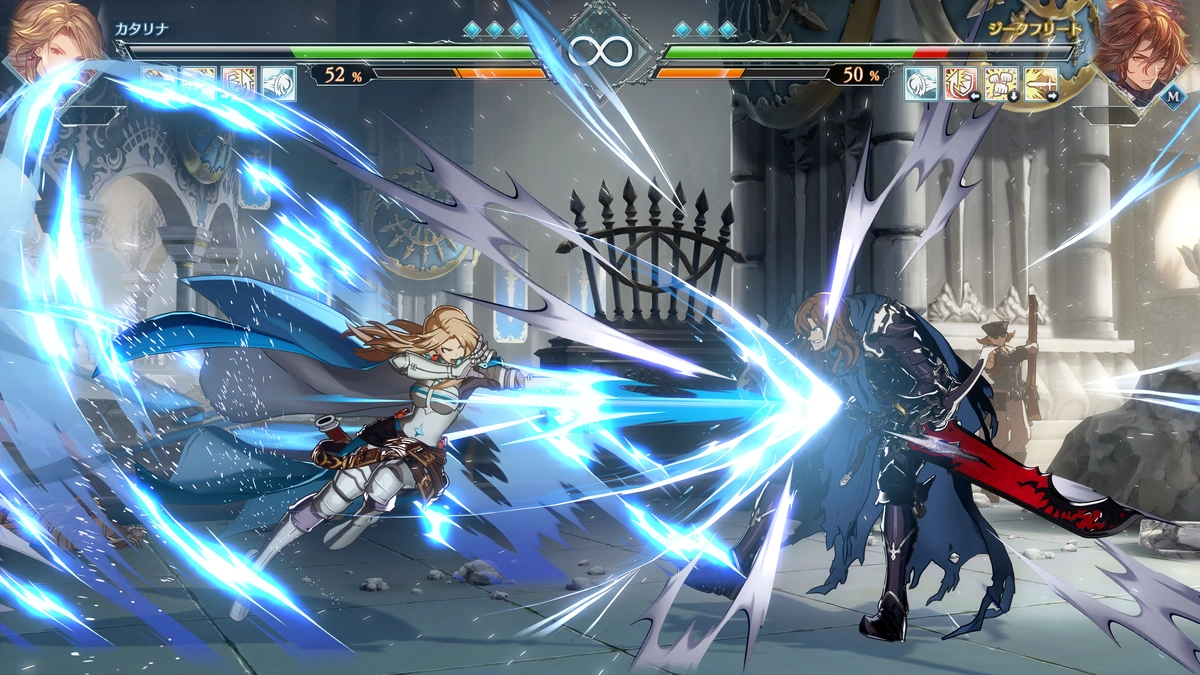Viewport: 1200px width, 675px height.
Task: Activate Siegfried's red shield skill icon
Action: pyautogui.click(x=961, y=83)
